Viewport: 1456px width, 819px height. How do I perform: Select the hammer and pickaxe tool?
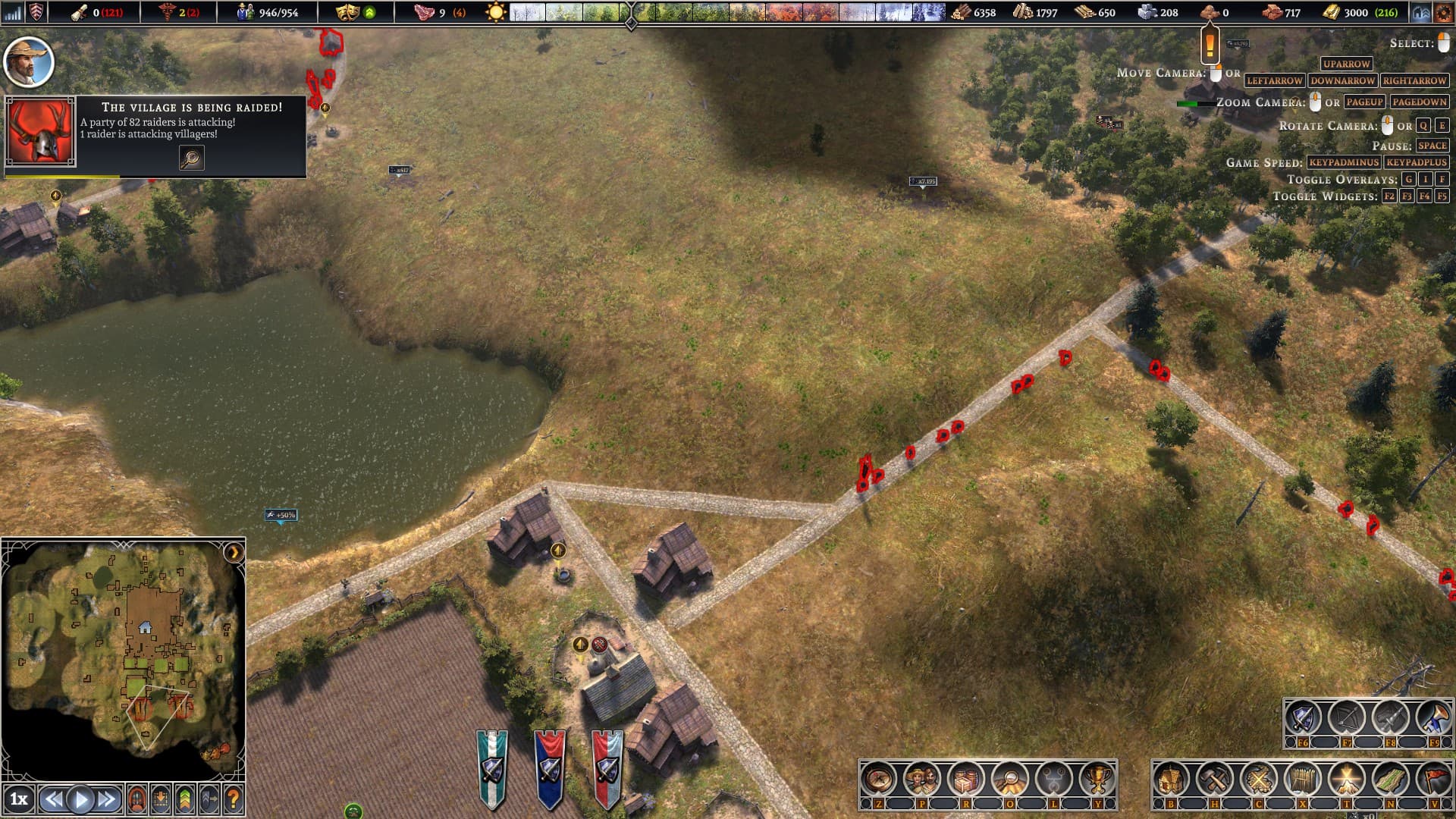(1214, 779)
